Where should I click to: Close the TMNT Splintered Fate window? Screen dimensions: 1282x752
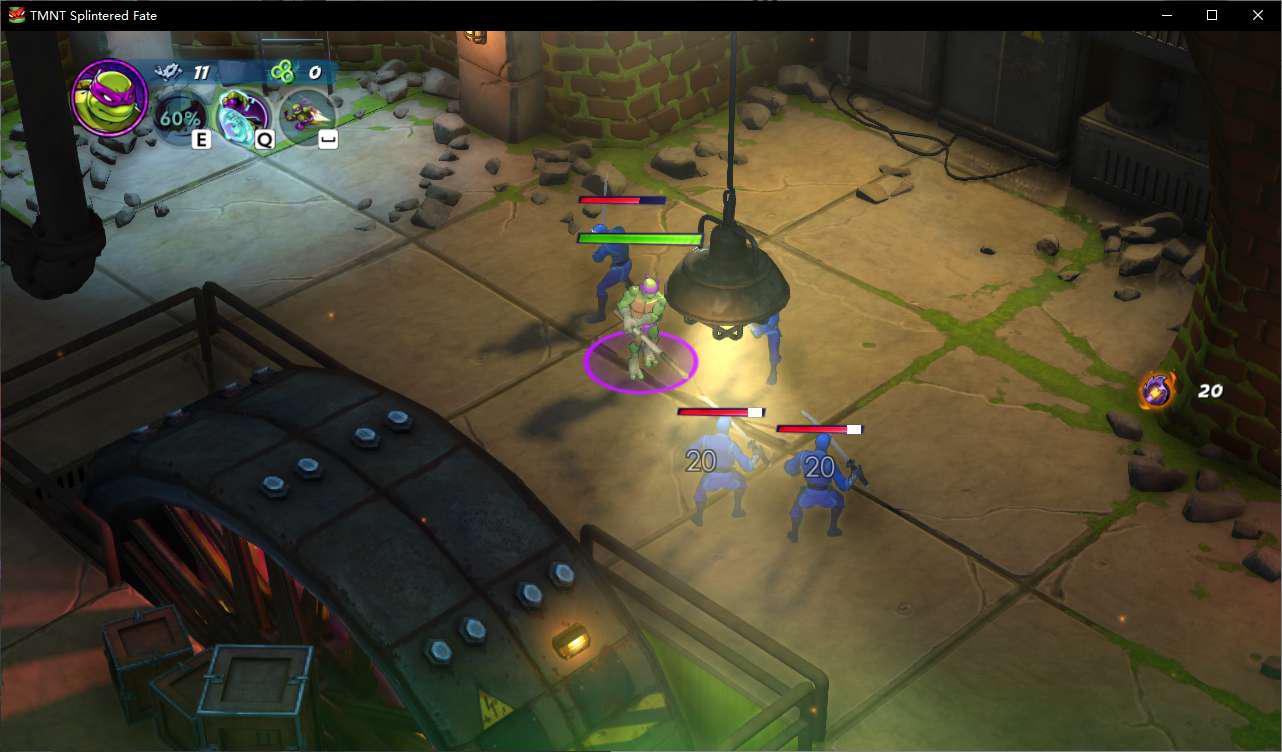tap(1258, 15)
